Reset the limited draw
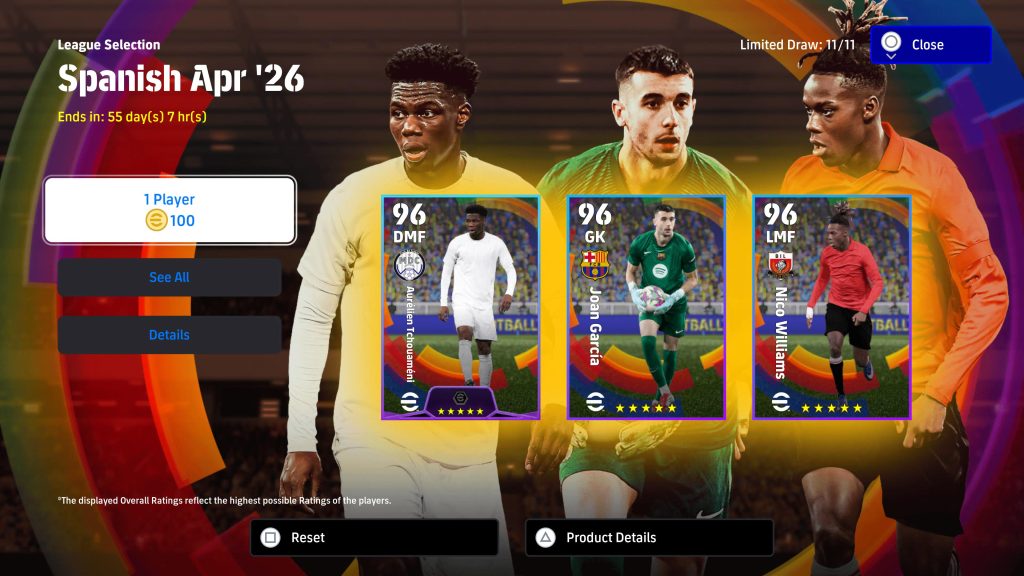The image size is (1024, 576). pyautogui.click(x=373, y=537)
